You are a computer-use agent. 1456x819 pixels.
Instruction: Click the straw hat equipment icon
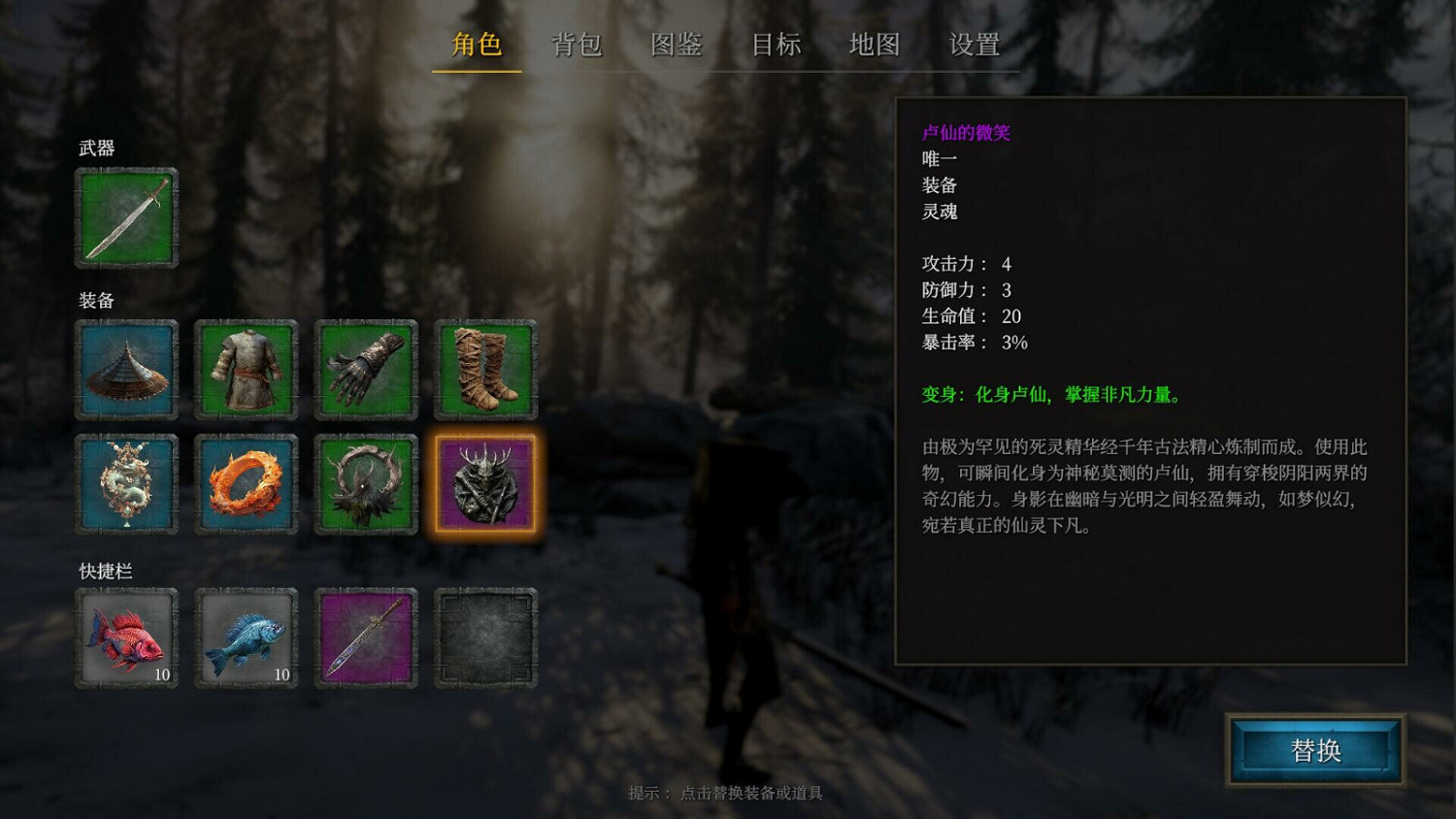pos(125,370)
